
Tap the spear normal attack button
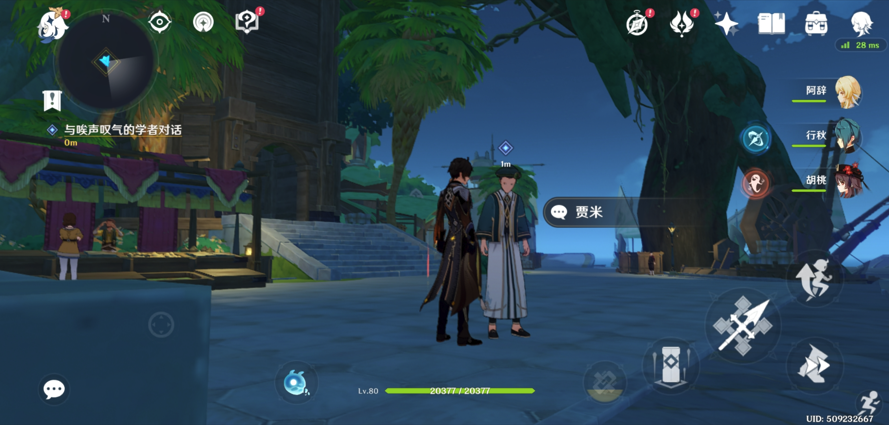743,325
